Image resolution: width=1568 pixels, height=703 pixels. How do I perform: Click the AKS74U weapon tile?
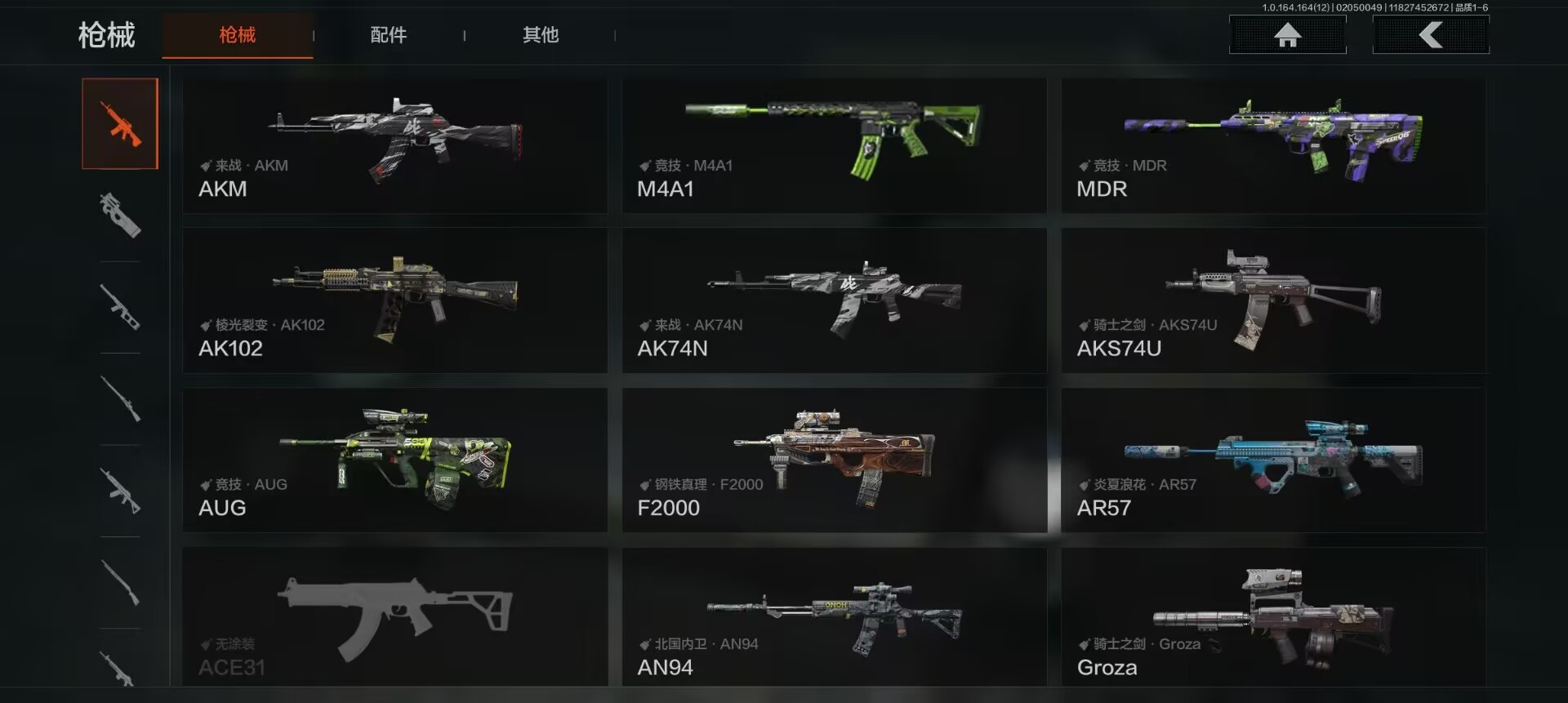pos(1273,300)
